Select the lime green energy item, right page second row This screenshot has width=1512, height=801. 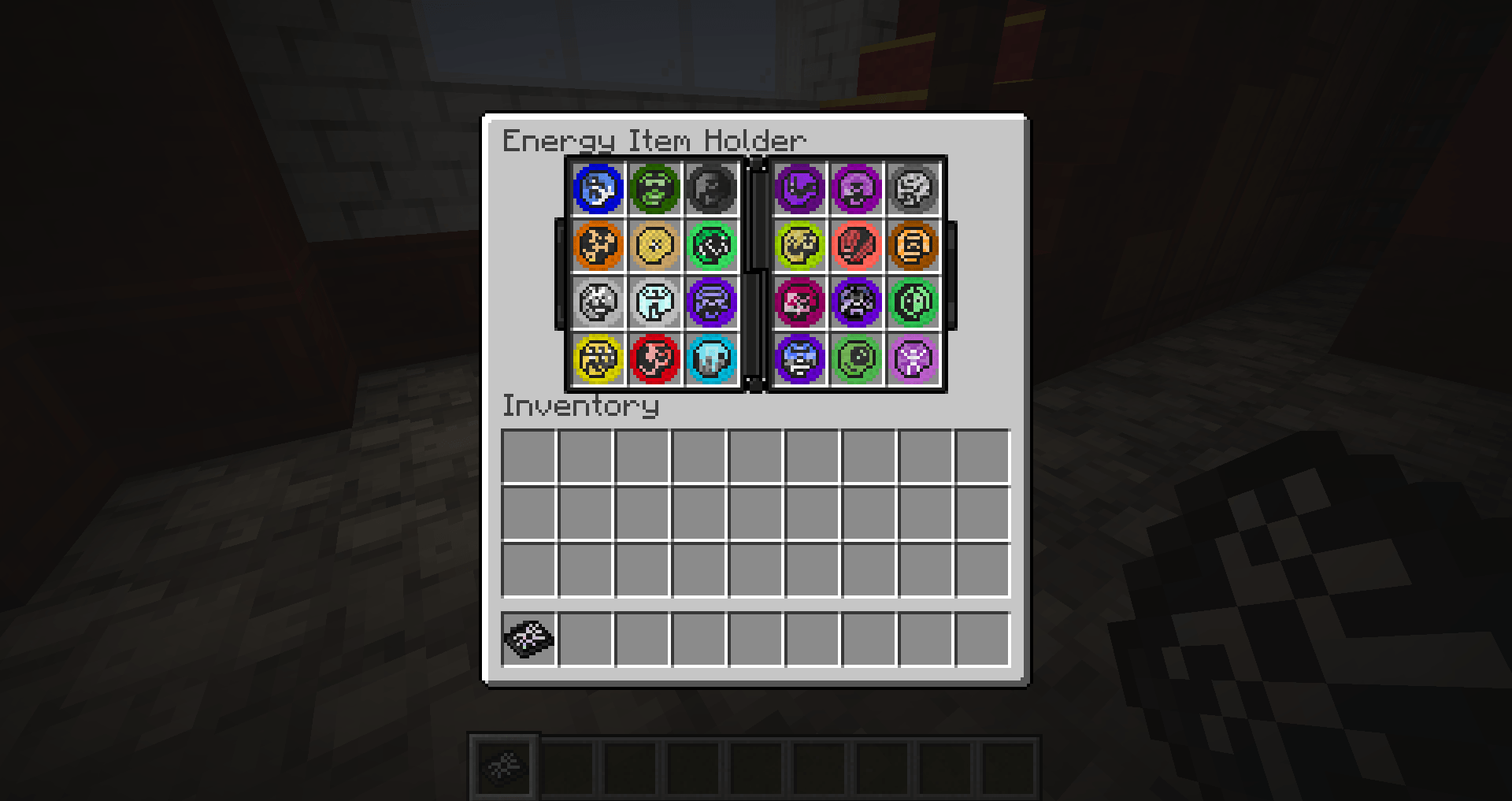click(x=799, y=245)
